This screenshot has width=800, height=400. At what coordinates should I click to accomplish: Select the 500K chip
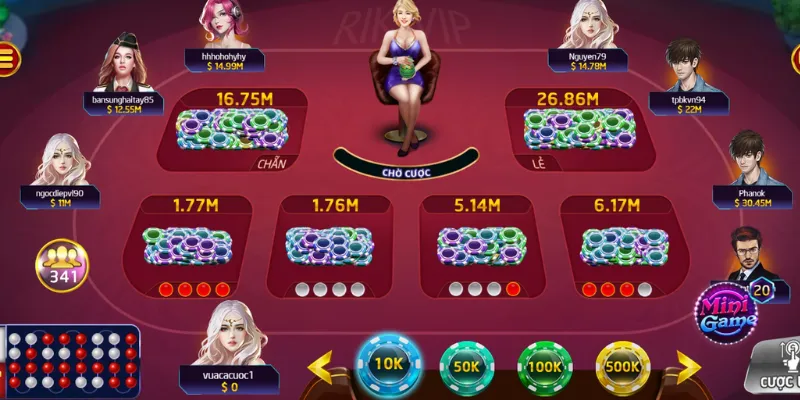click(x=622, y=366)
